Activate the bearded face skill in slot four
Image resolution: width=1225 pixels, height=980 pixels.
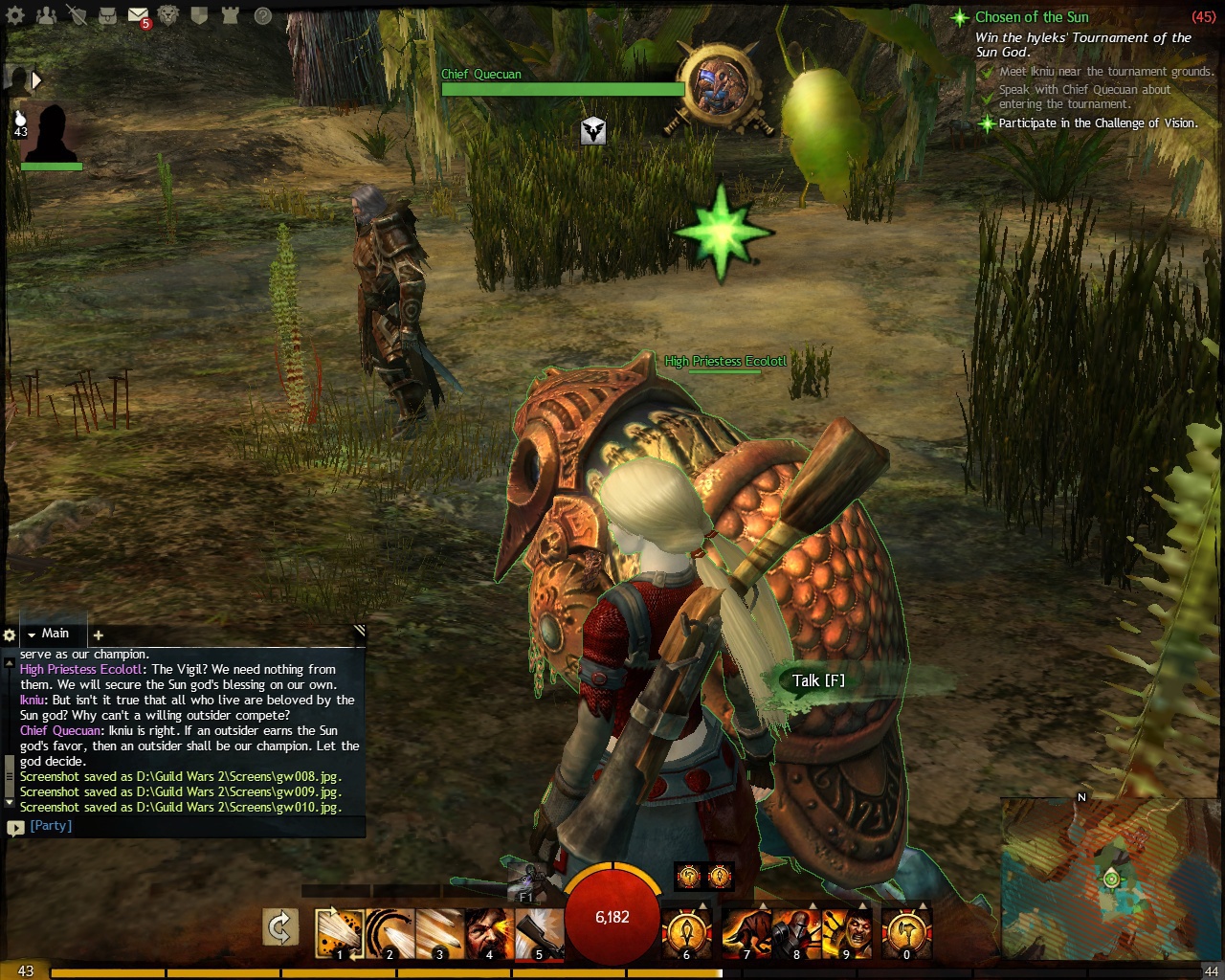pos(489,932)
